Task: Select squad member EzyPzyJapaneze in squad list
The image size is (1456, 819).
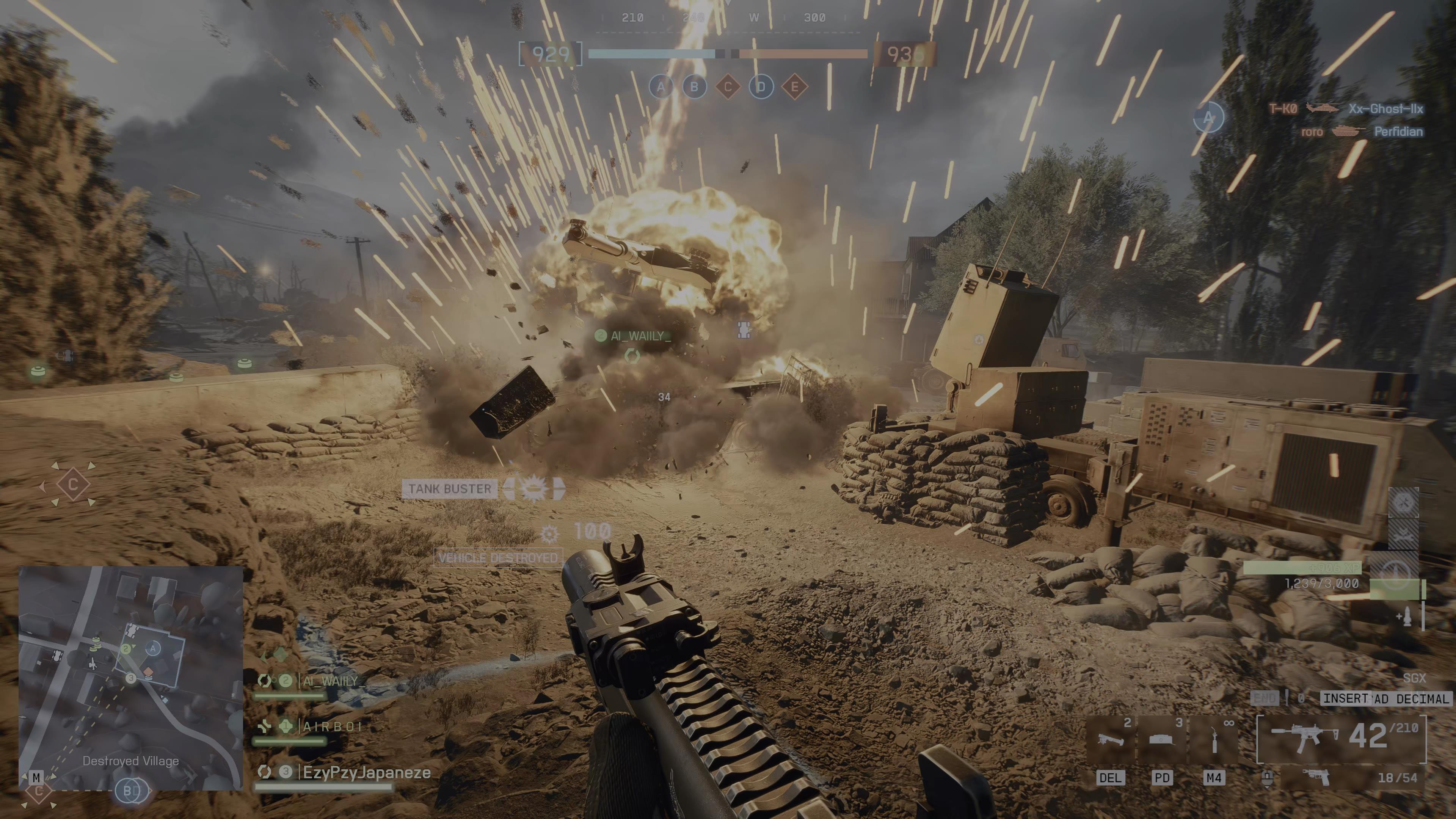Action: click(366, 773)
